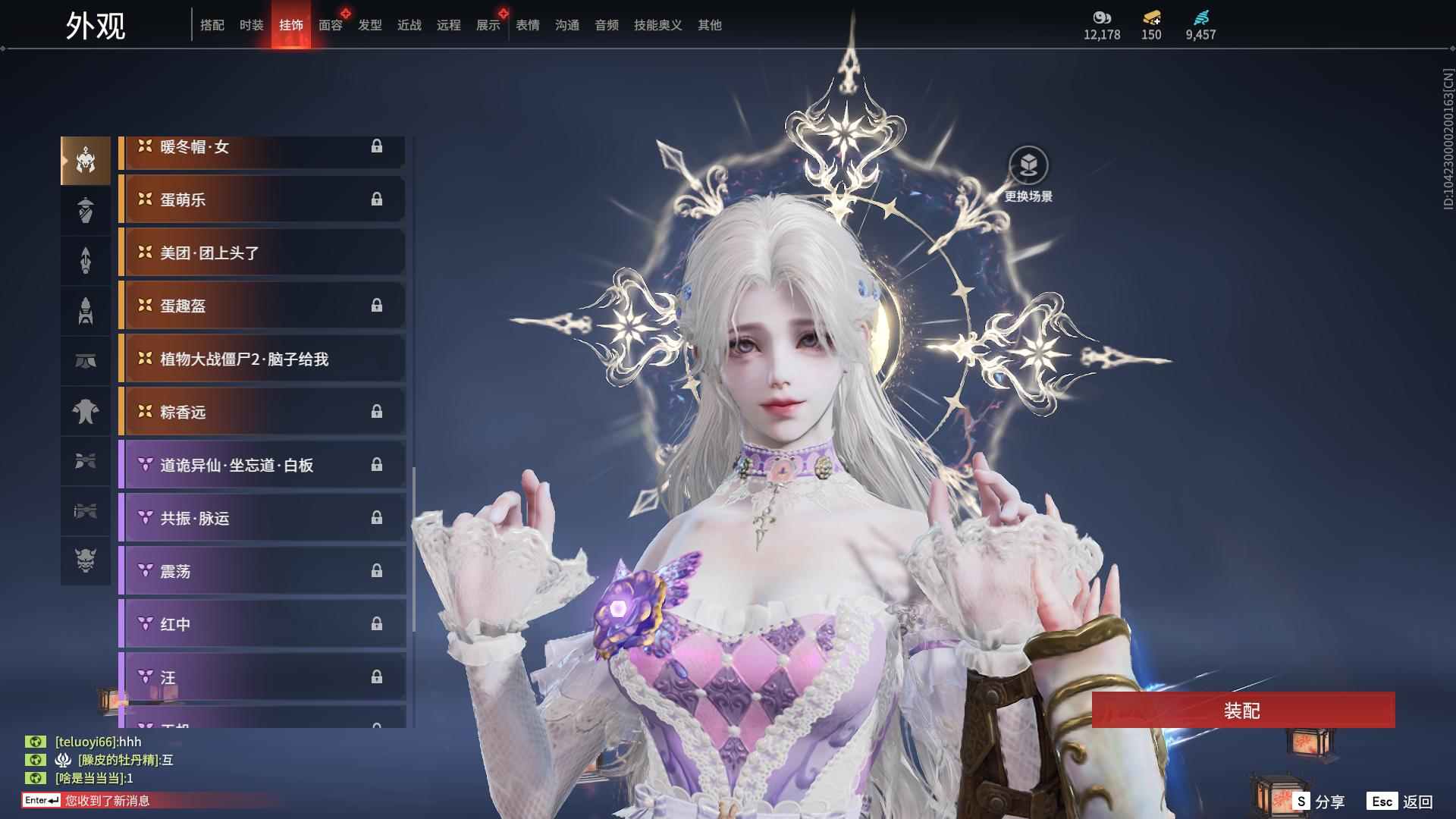Select the 美团·团上头了 accessory
1456x819 pixels.
(x=262, y=253)
